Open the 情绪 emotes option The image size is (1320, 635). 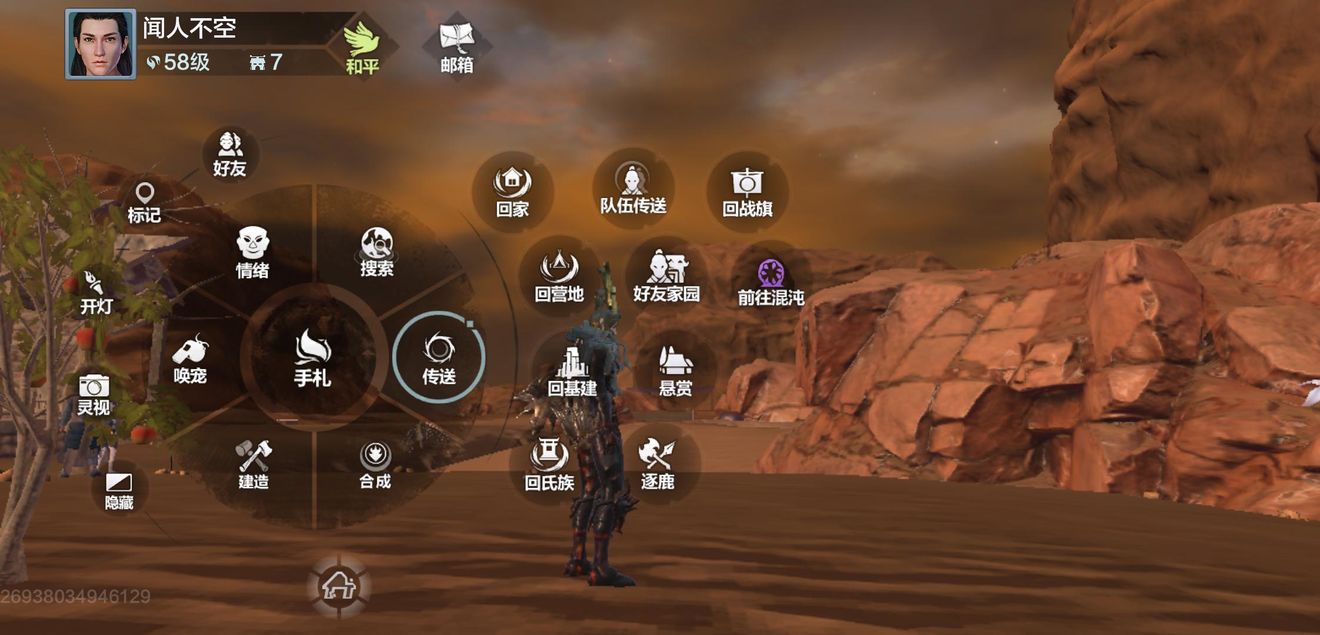252,251
